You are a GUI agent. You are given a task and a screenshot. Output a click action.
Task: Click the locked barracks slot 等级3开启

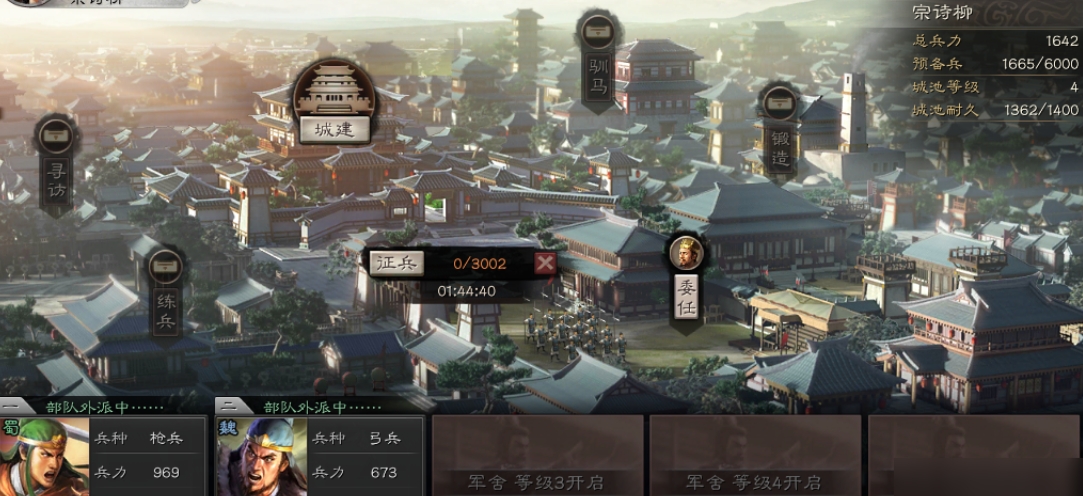pos(536,456)
